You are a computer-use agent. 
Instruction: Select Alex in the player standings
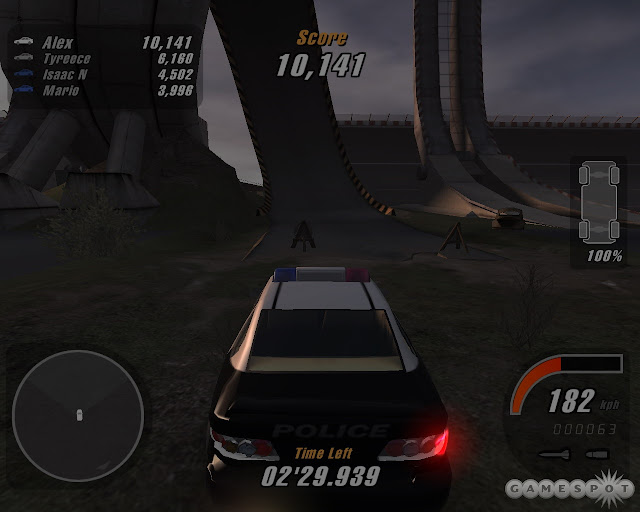point(101,43)
